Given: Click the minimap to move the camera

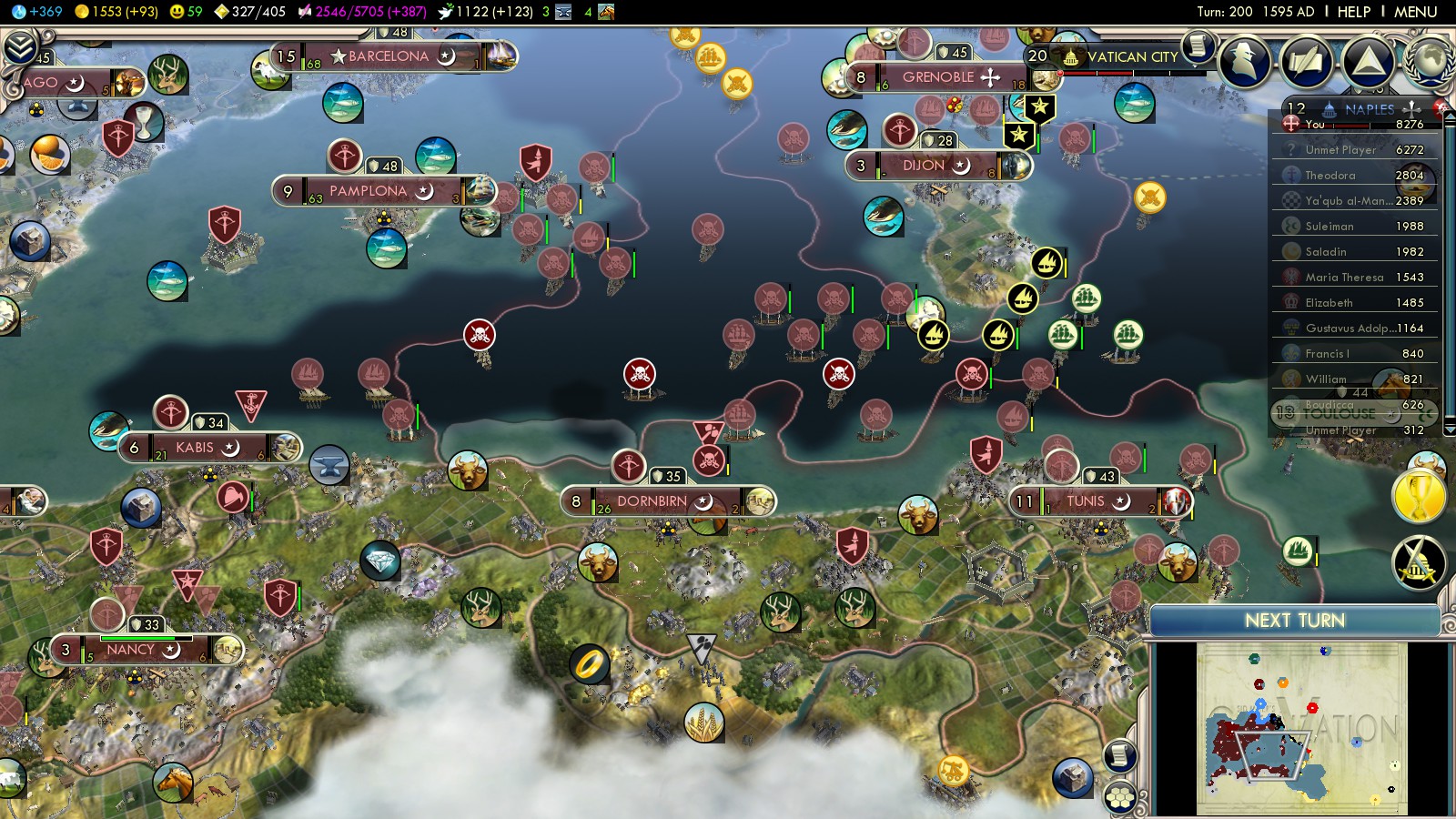Looking at the screenshot, I should click(1301, 728).
